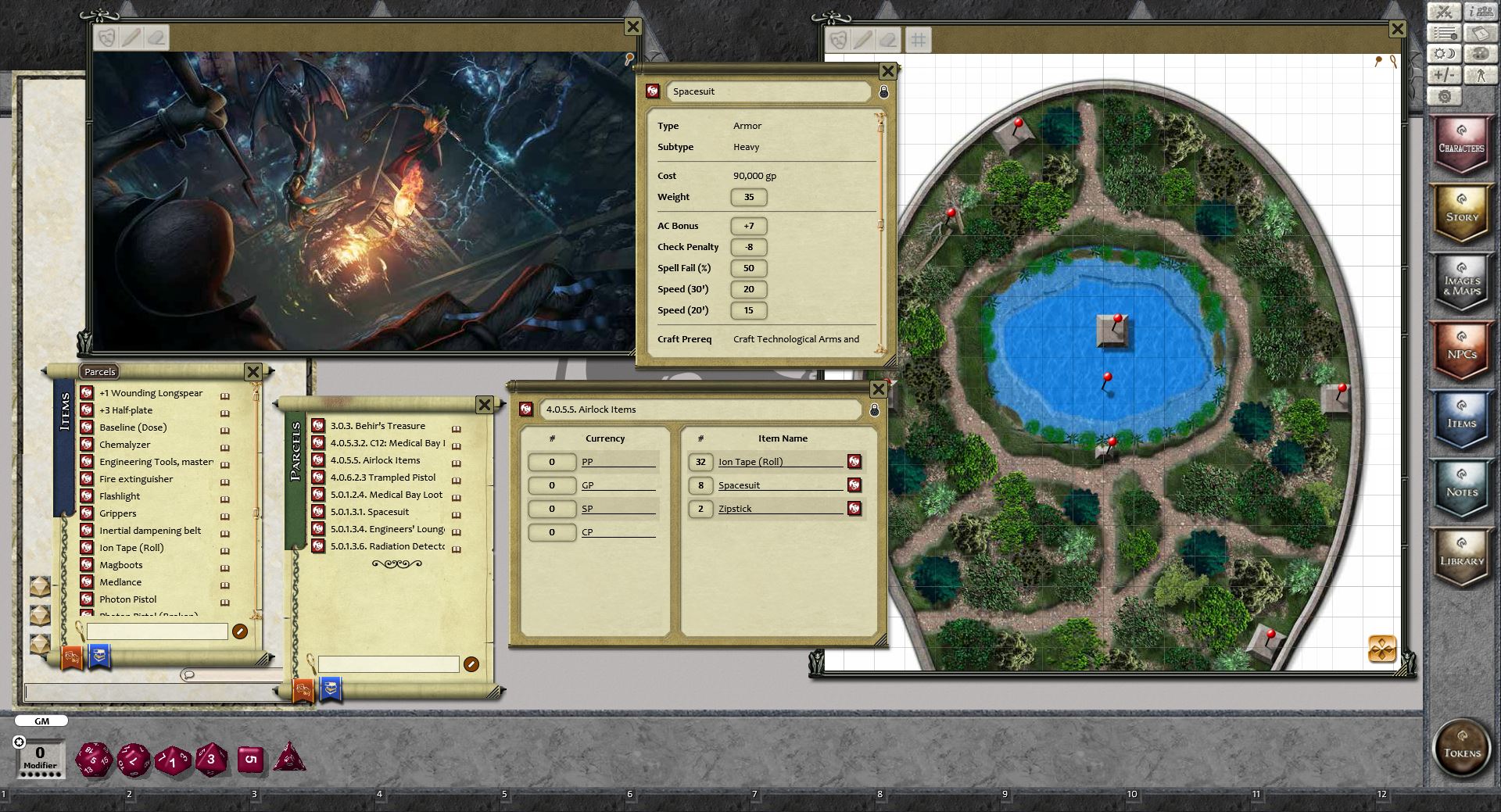
Task: Unlock the Spacesuit item record
Action: pos(884,91)
